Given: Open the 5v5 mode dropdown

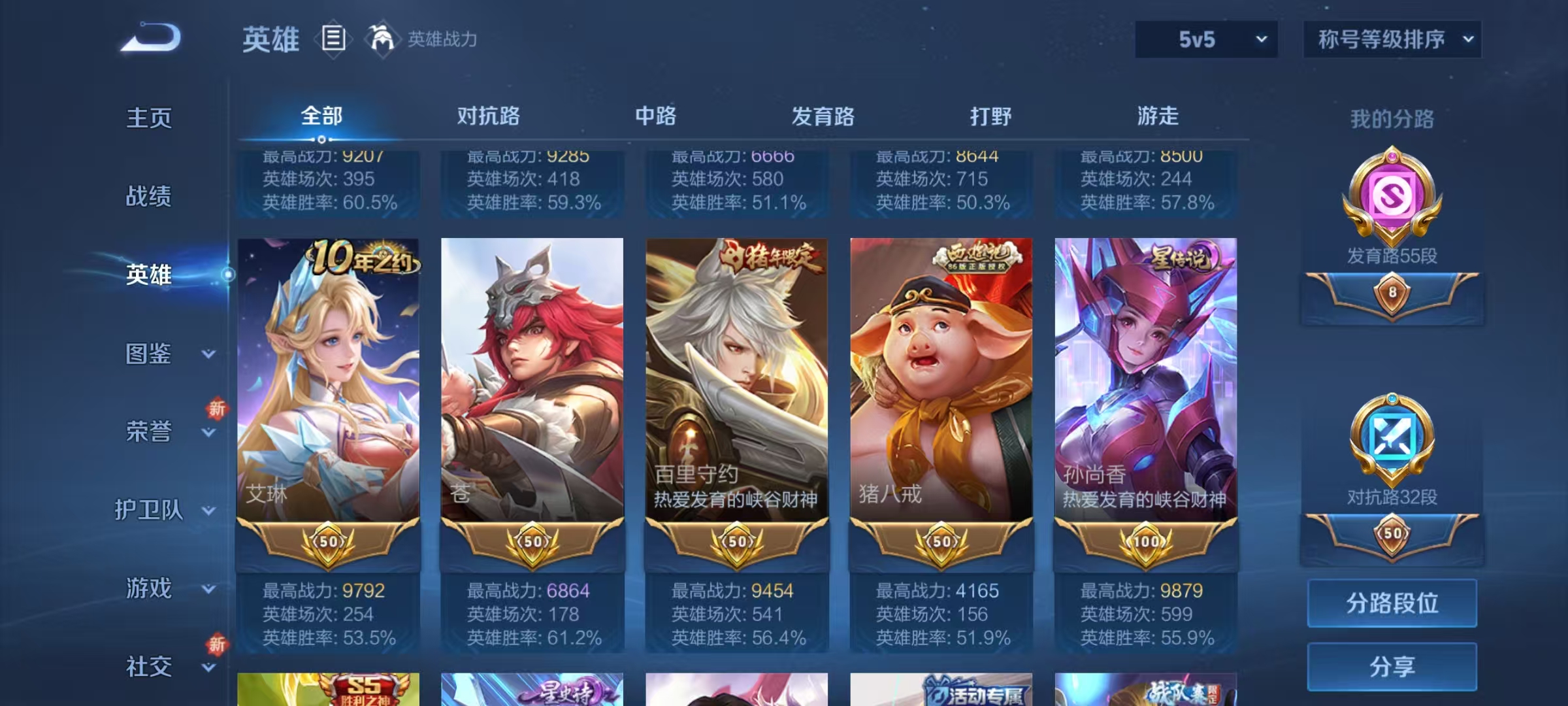Looking at the screenshot, I should pyautogui.click(x=1205, y=39).
